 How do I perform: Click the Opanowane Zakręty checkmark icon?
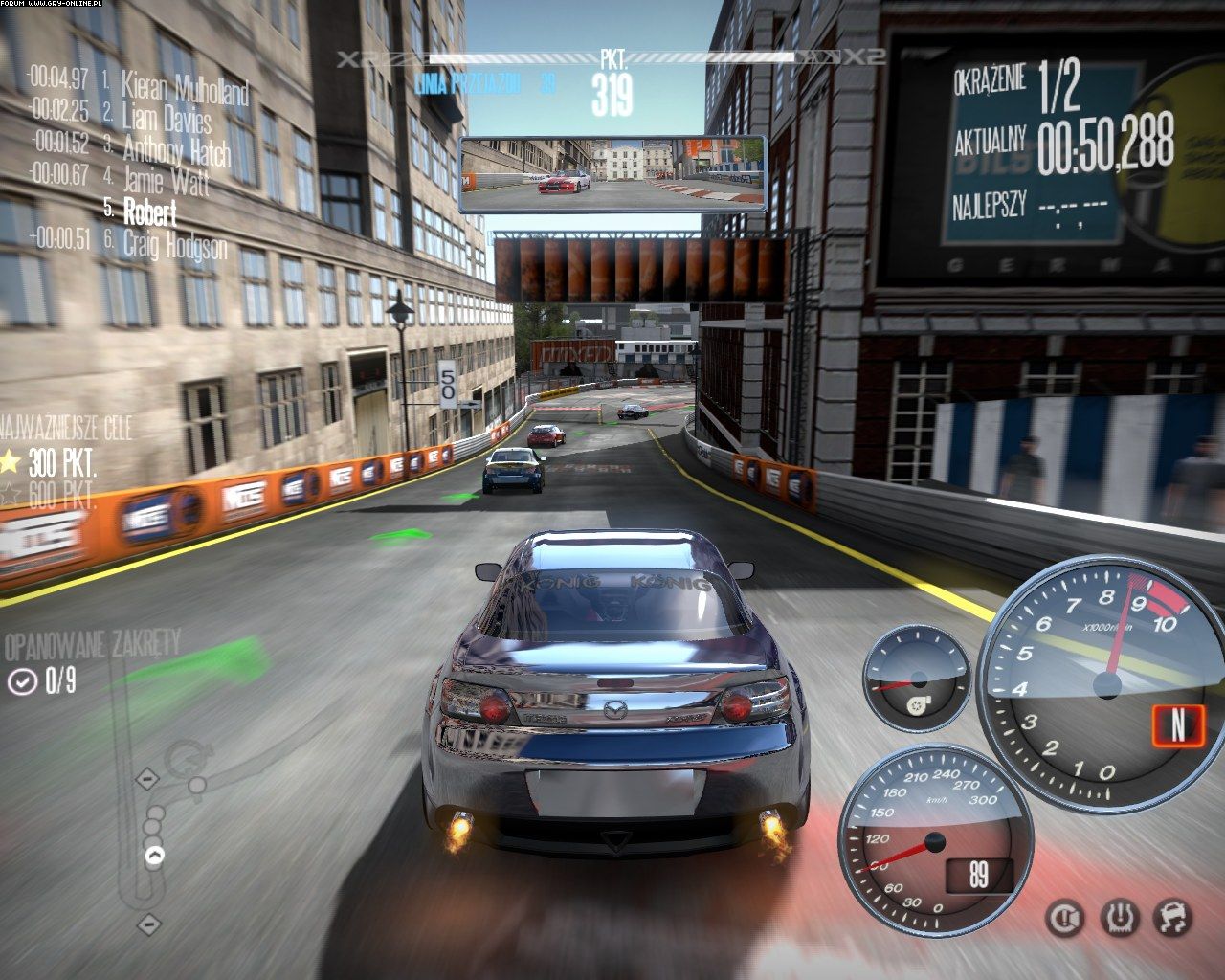click(21, 680)
